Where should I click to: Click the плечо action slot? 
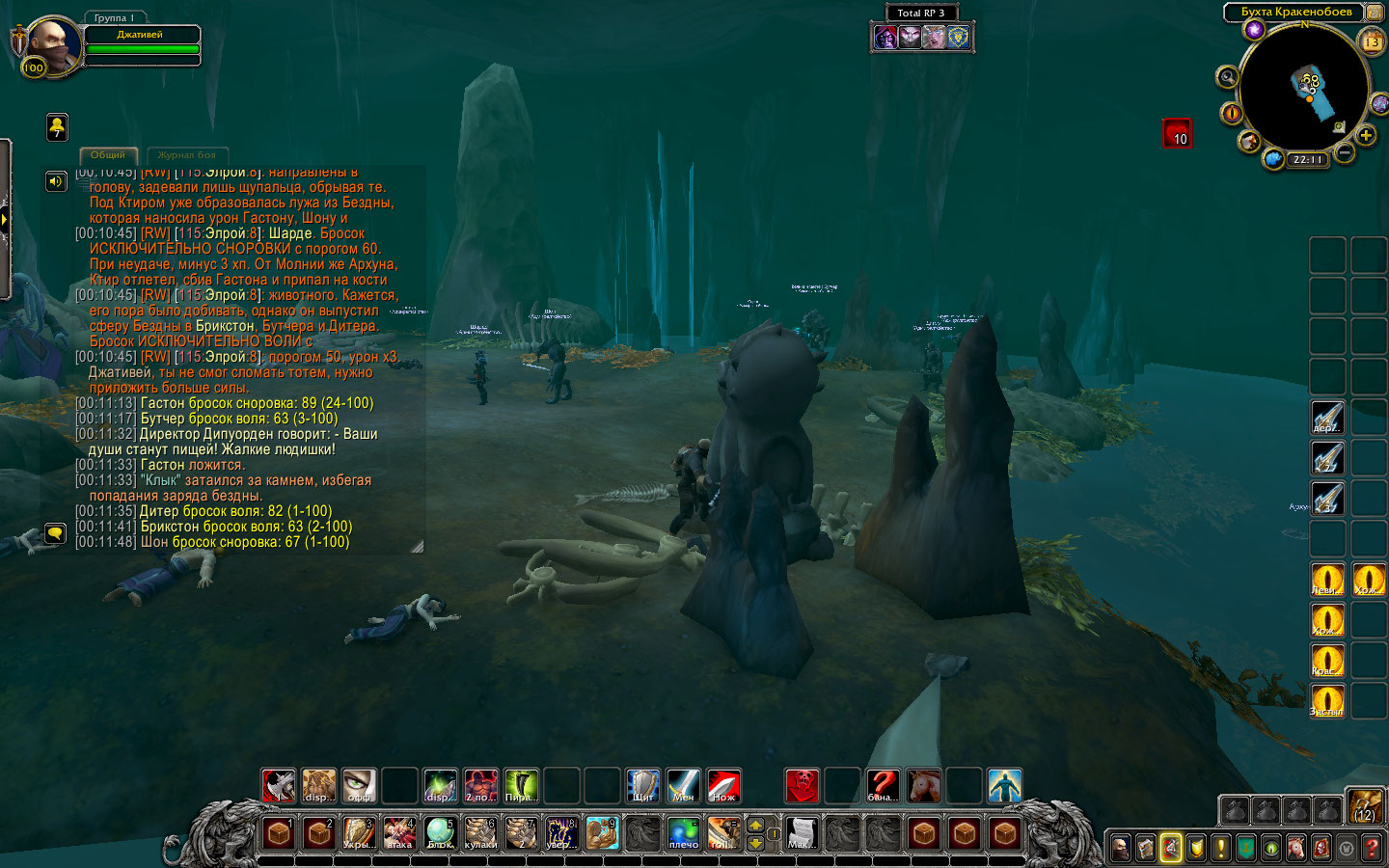(x=683, y=832)
